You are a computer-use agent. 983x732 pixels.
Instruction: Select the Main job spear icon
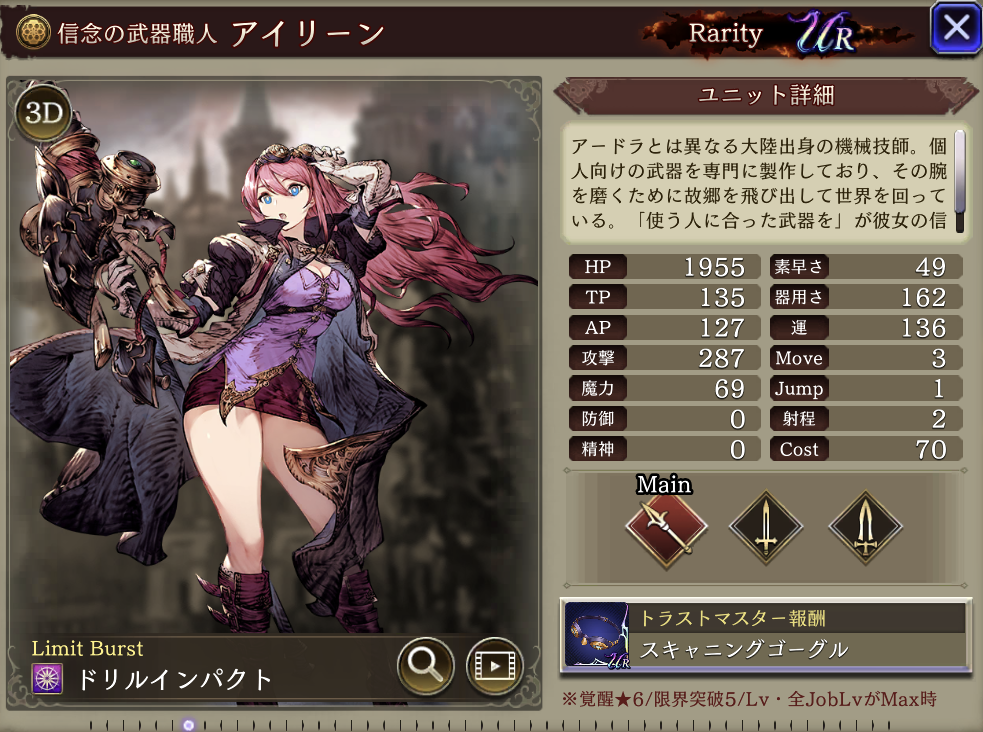tap(667, 528)
